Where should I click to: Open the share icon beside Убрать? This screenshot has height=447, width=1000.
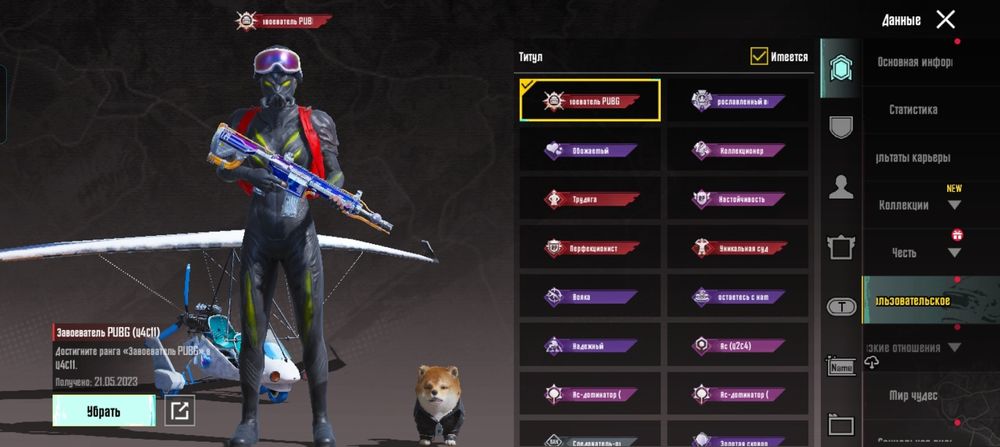(x=180, y=410)
